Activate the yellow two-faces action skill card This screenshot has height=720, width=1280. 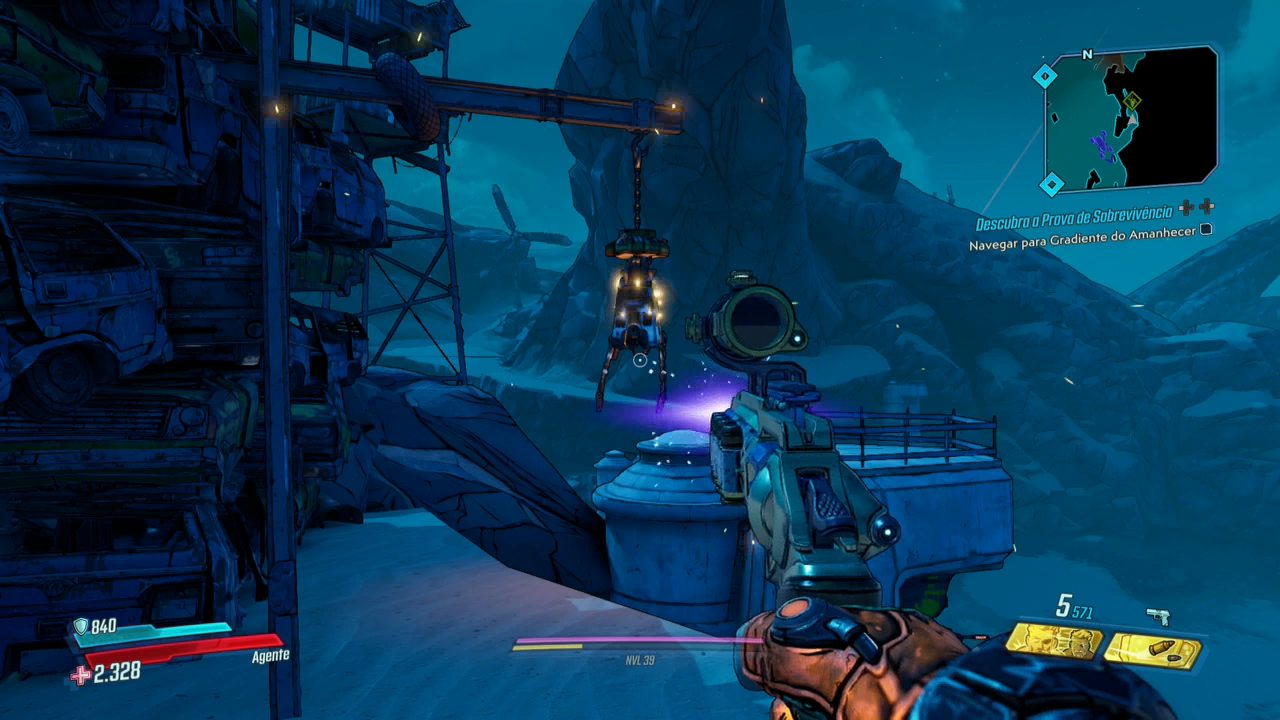[x=1053, y=641]
